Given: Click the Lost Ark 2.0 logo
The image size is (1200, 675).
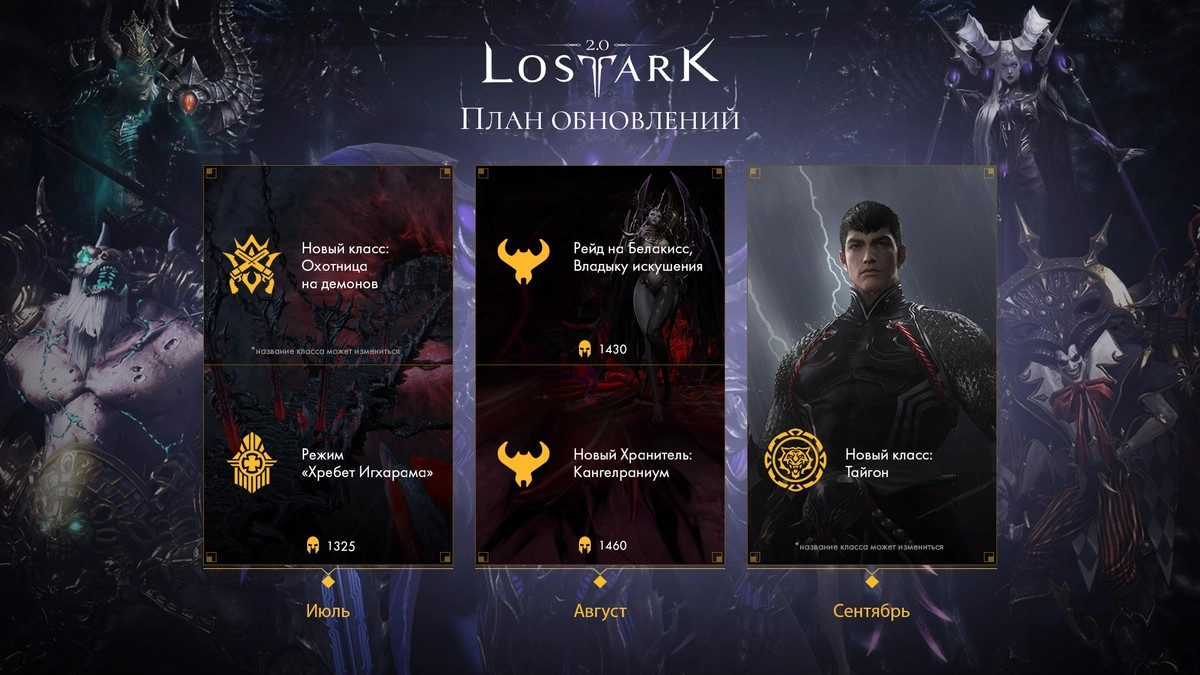Looking at the screenshot, I should click(600, 65).
